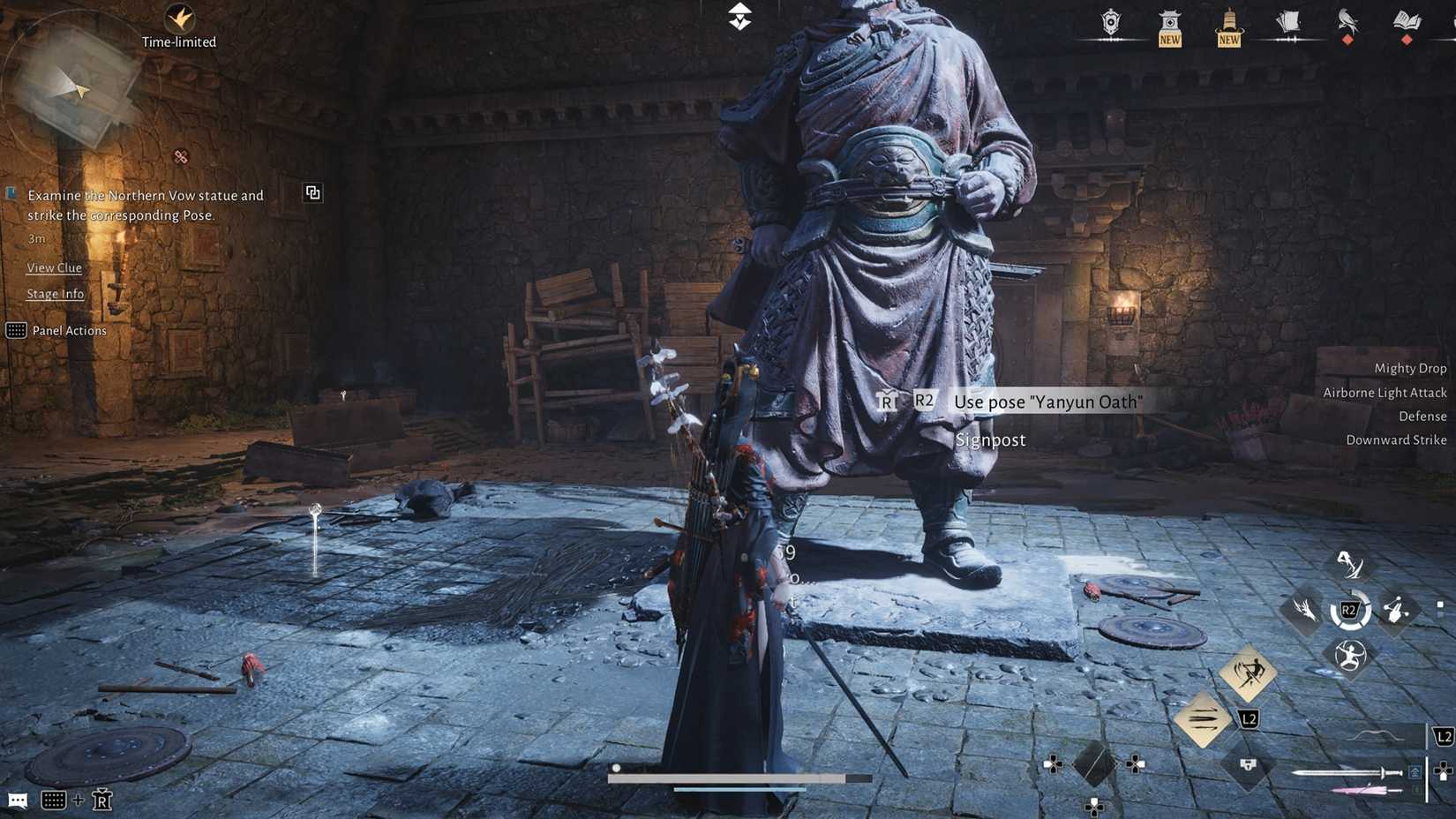Expand the emote icon next to the plus sign

tap(101, 800)
